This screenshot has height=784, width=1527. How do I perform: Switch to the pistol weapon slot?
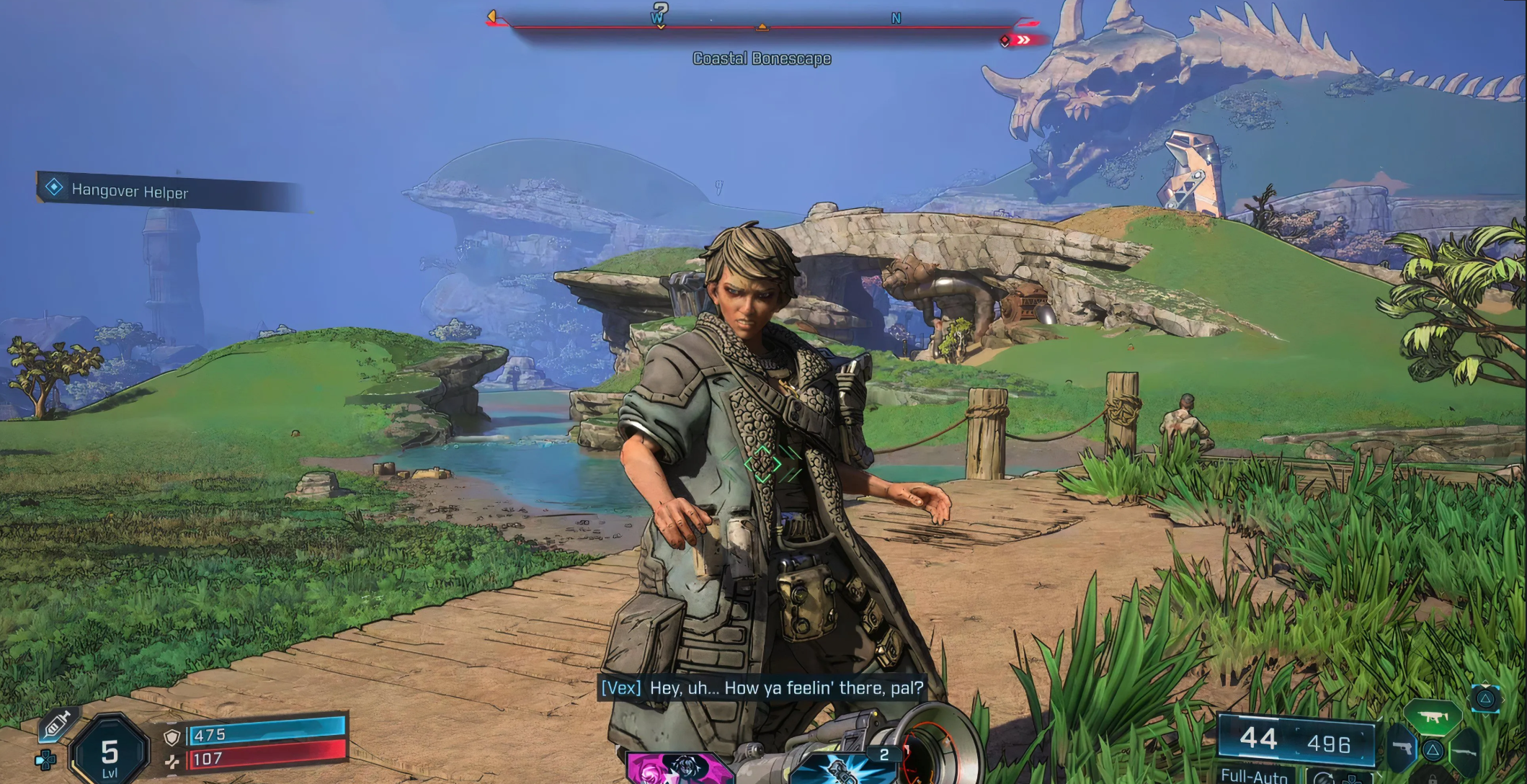(x=1401, y=749)
